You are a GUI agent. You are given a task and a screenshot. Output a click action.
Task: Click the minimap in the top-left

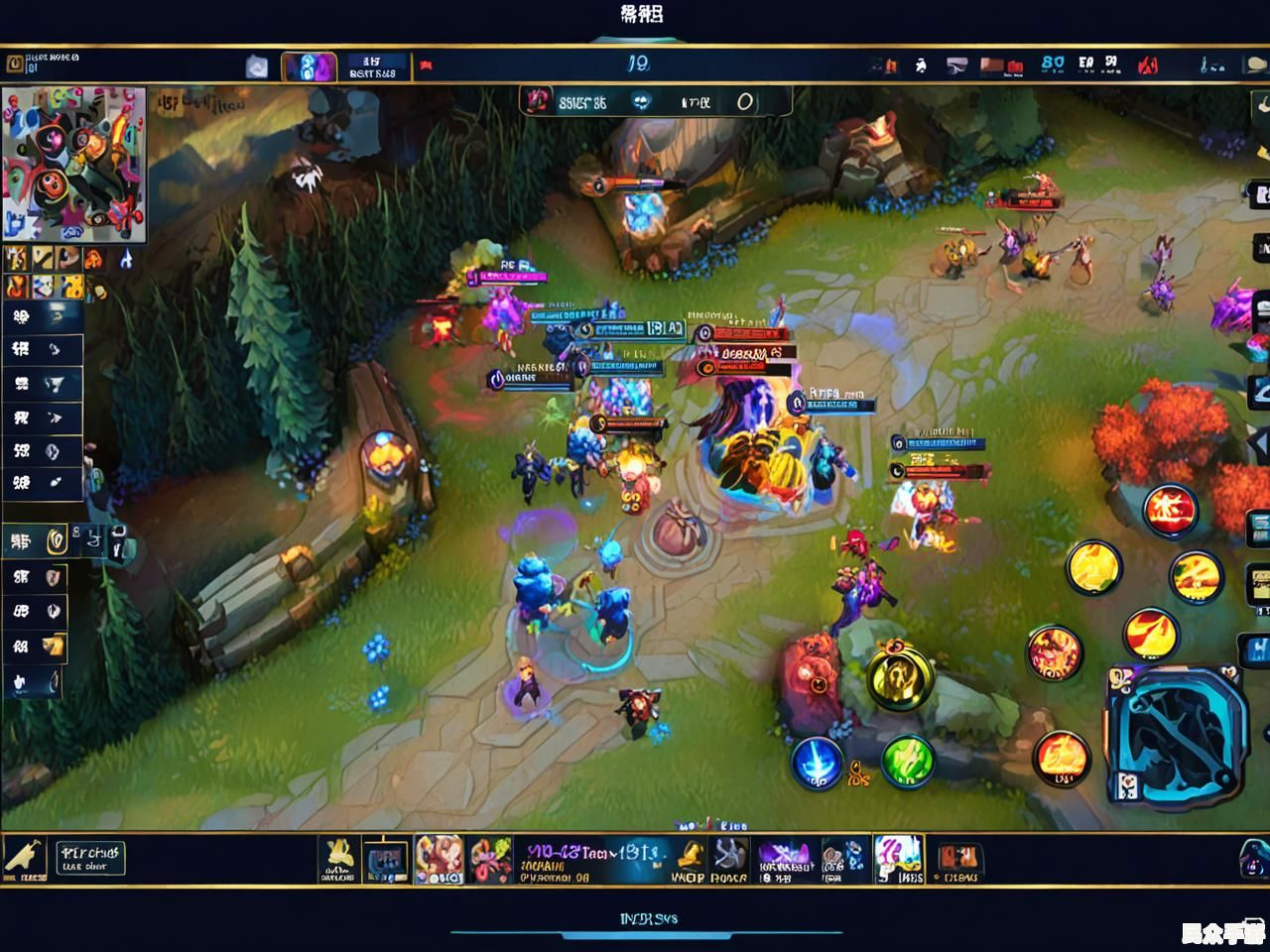74,165
